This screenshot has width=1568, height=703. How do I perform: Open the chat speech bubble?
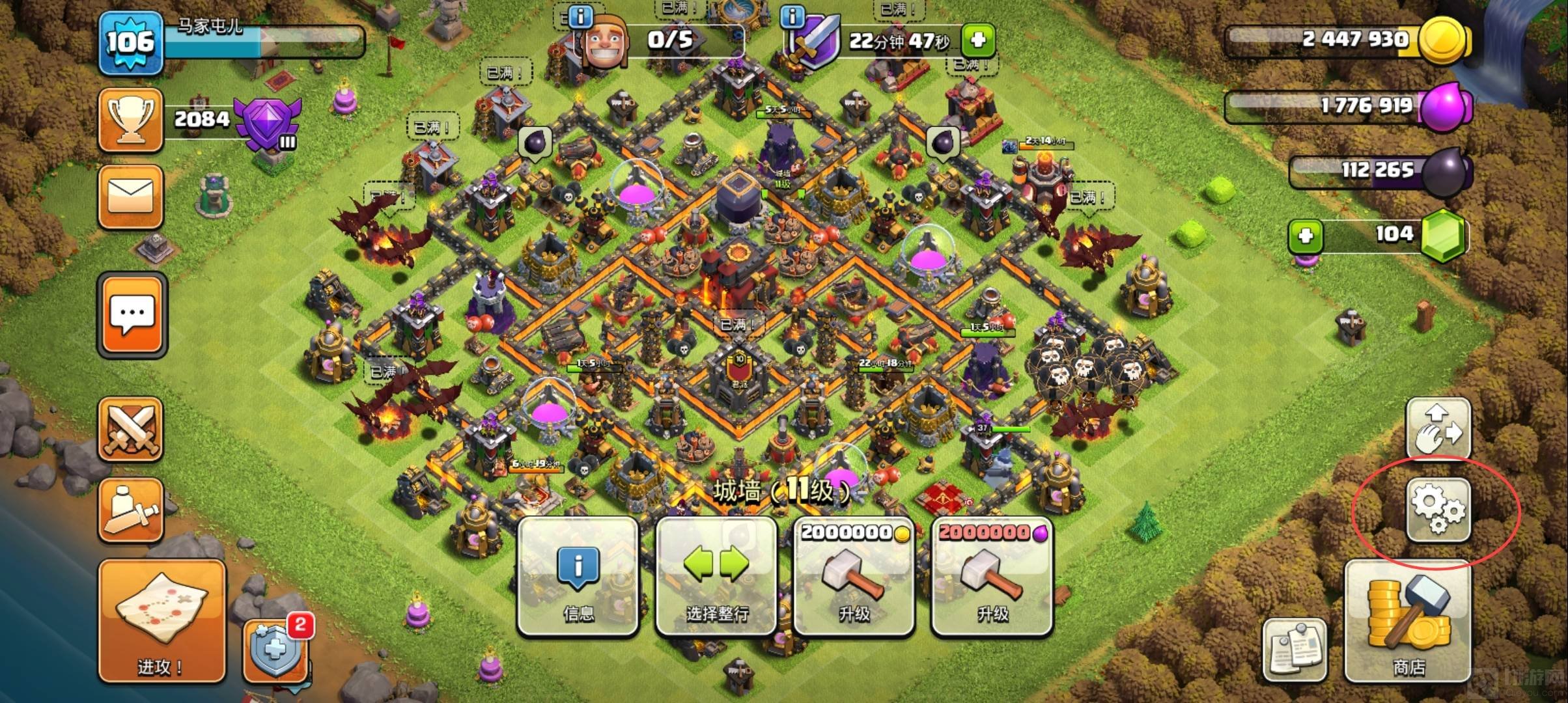point(132,316)
